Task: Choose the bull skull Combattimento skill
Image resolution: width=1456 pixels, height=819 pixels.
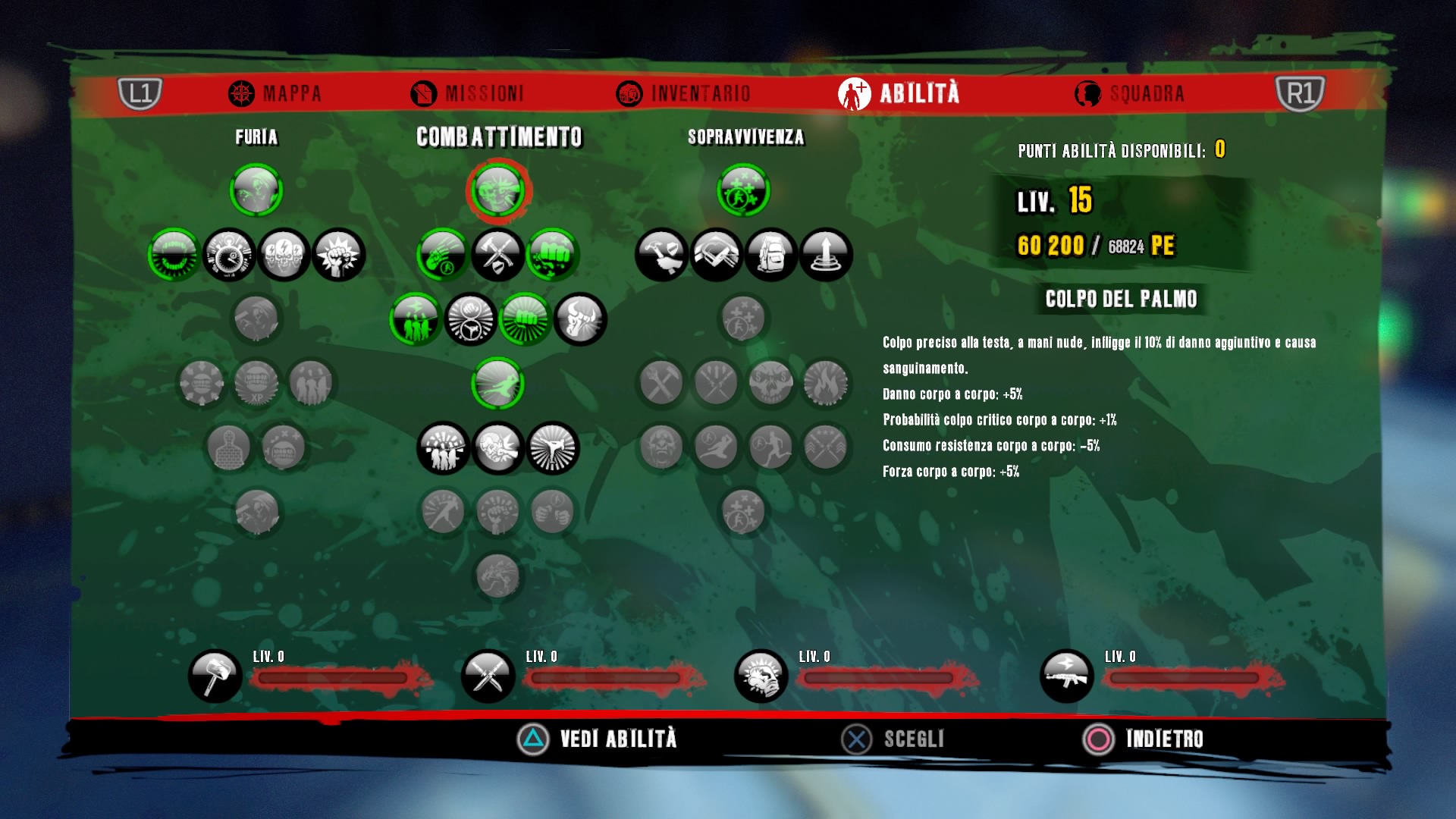Action: pos(580,319)
